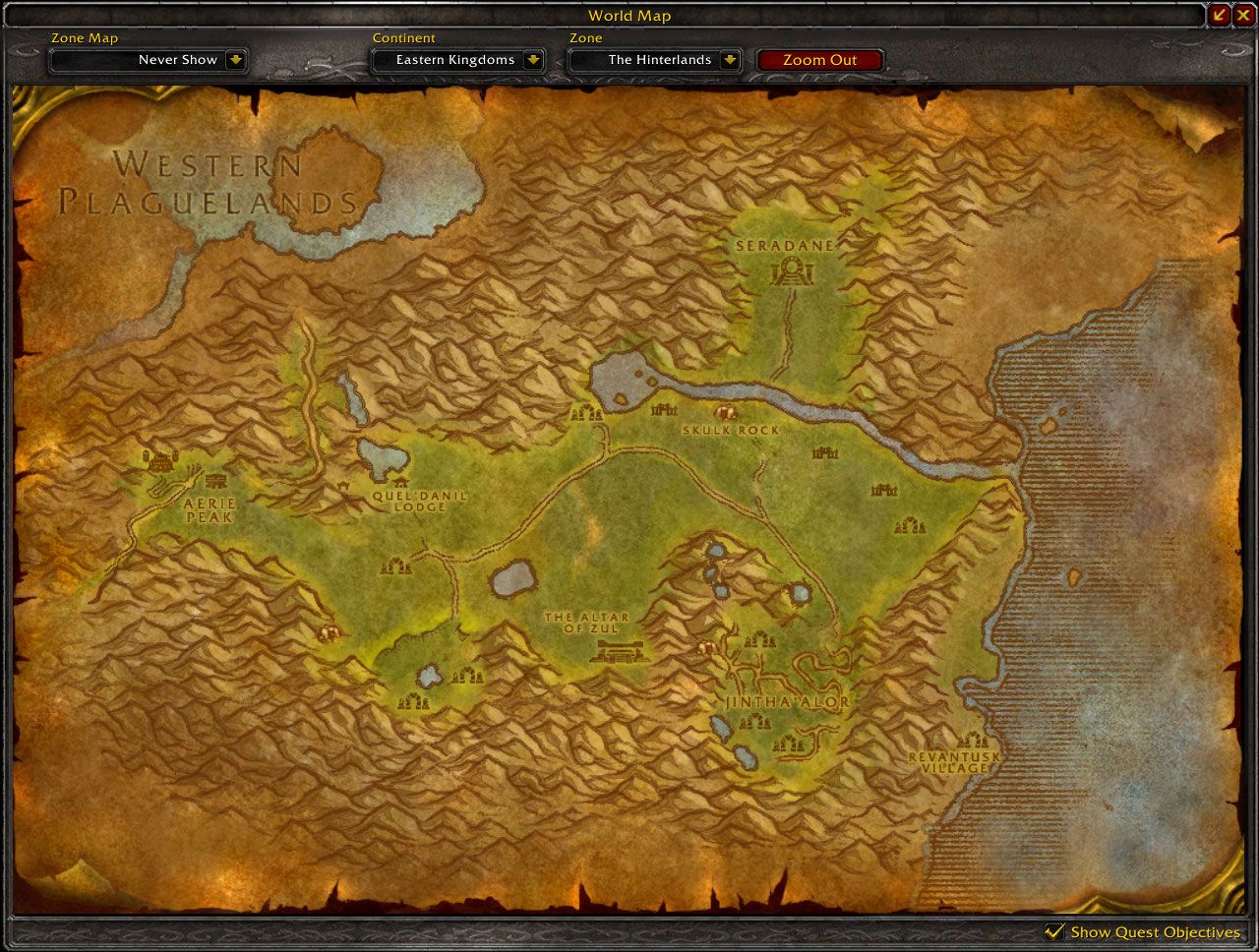Select the Zone label above the zone selector
This screenshot has height=952, width=1259.
(585, 37)
